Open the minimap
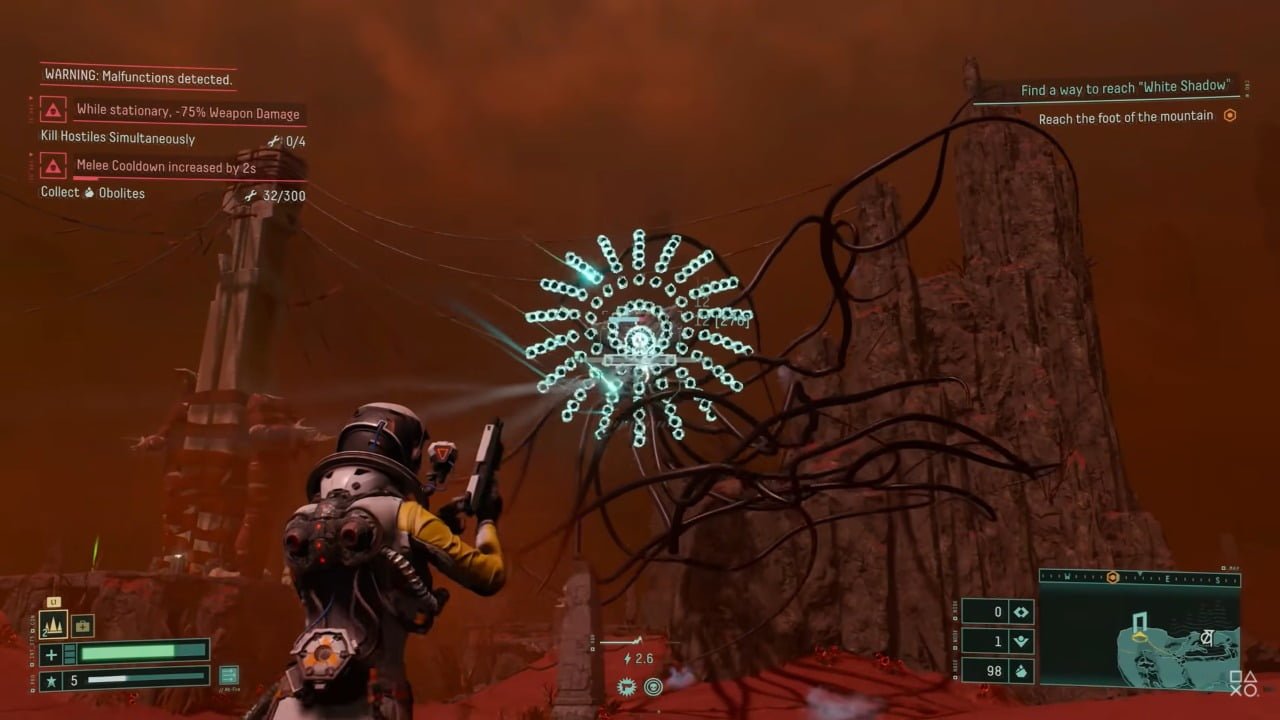This screenshot has width=1280, height=720. coord(1140,635)
